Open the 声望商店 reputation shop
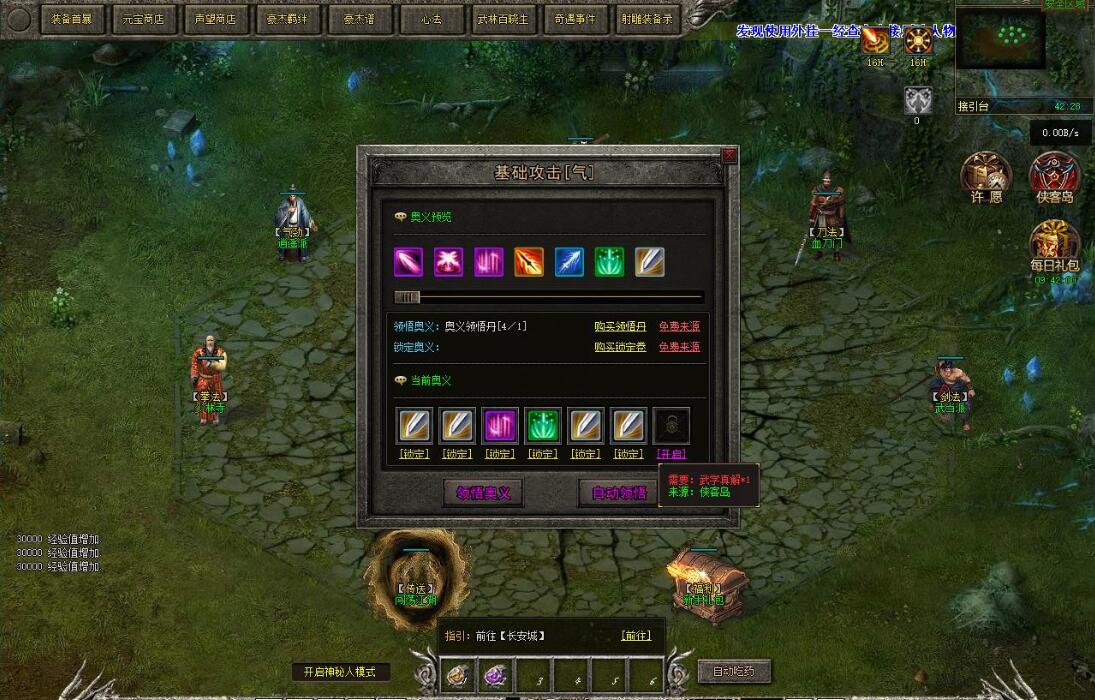 (x=216, y=19)
